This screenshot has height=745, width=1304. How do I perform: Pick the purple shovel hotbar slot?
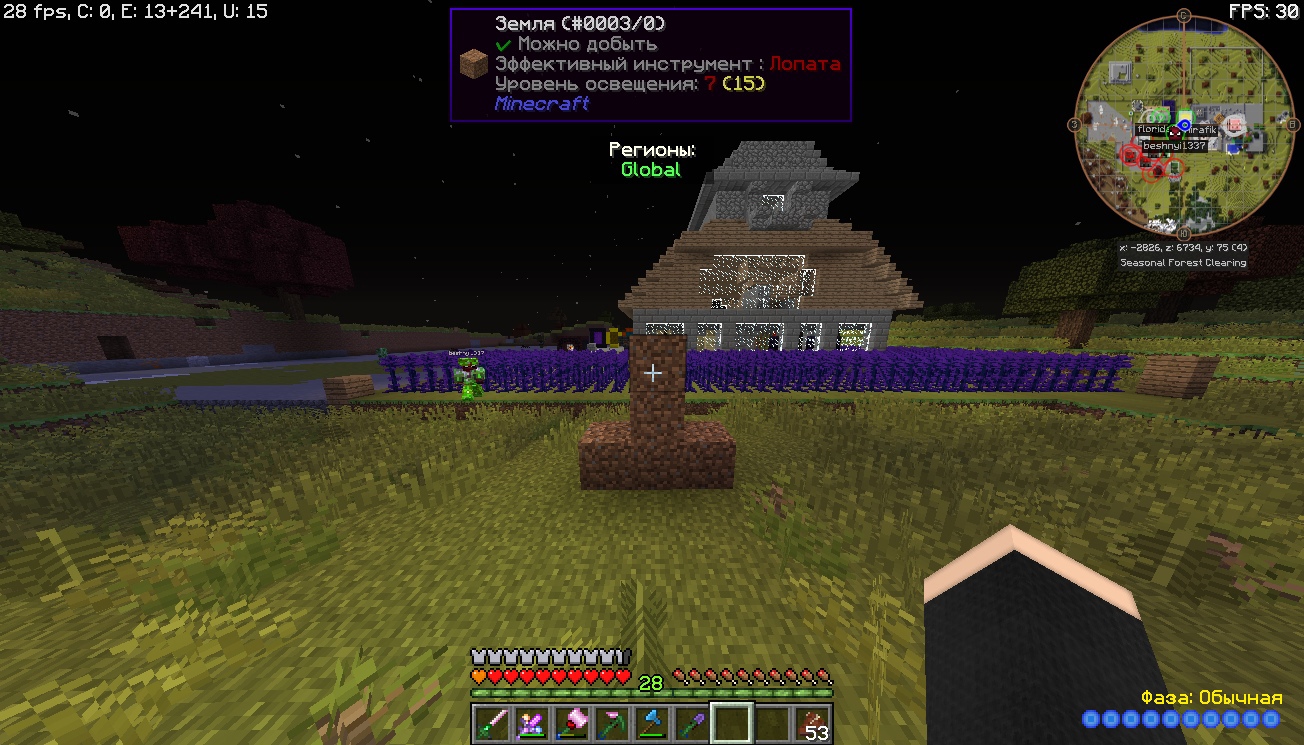pyautogui.click(x=691, y=723)
